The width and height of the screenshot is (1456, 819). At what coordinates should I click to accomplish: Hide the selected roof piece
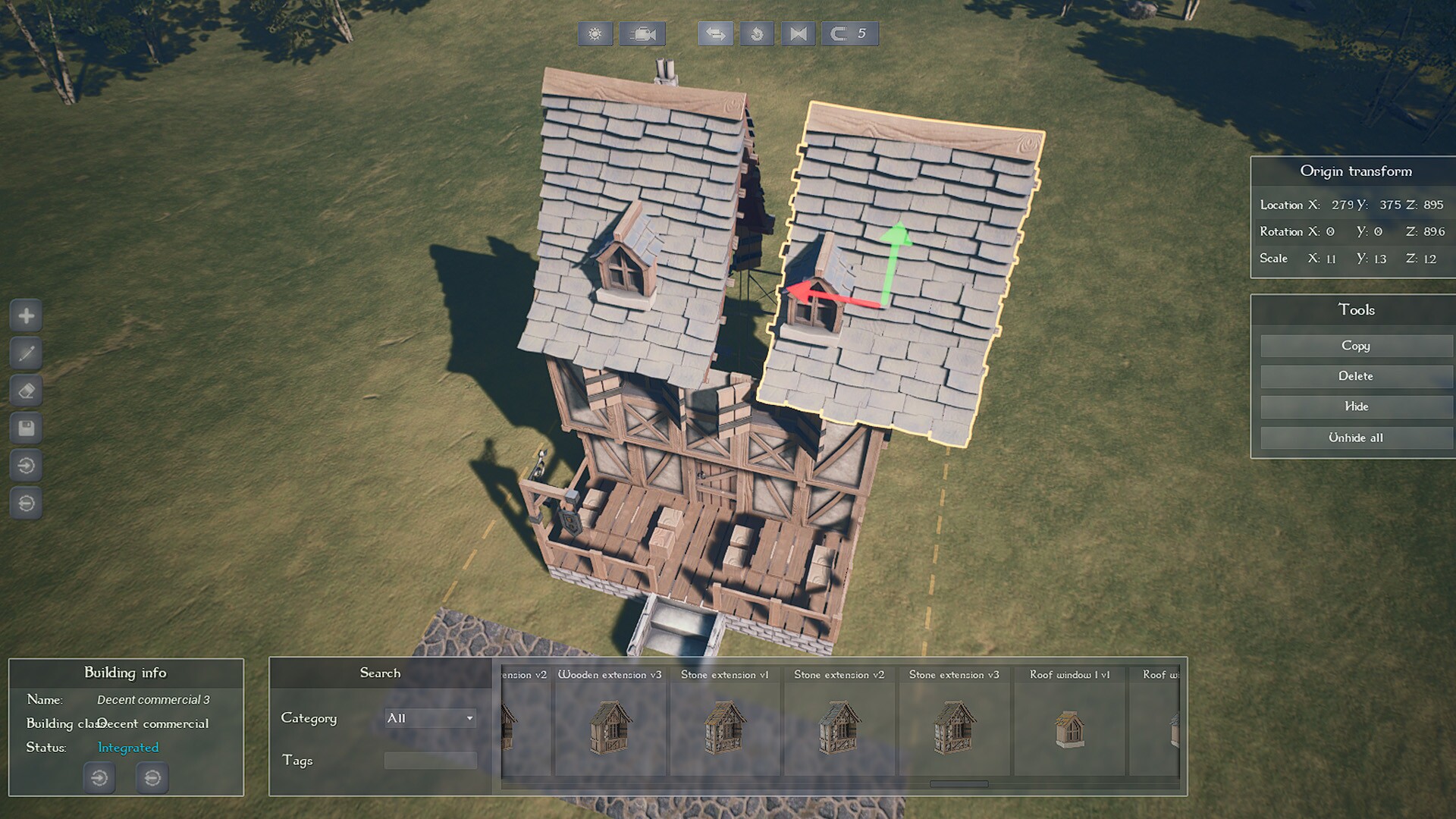click(x=1355, y=407)
